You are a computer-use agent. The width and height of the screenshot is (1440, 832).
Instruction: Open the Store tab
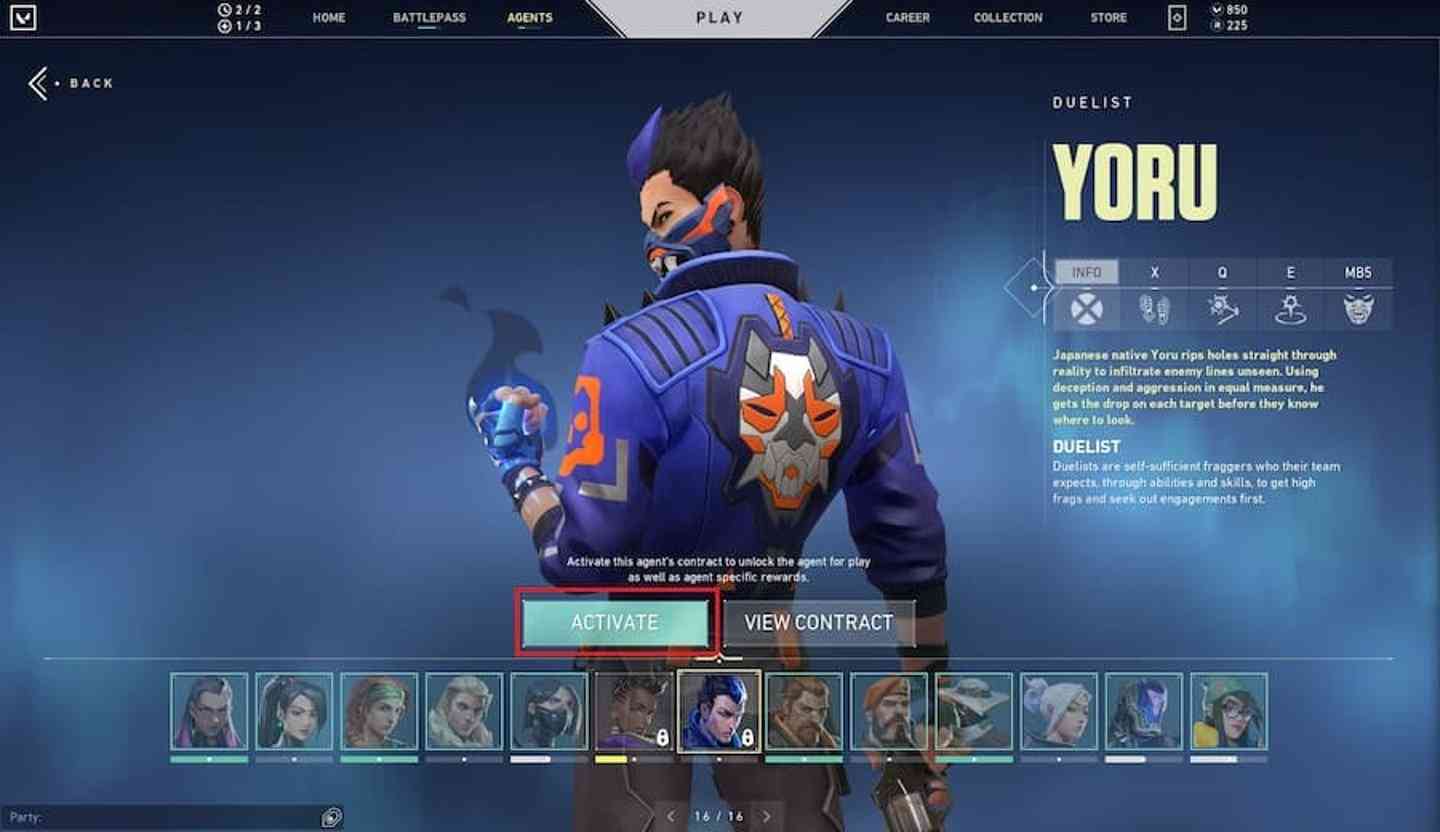[x=1108, y=18]
